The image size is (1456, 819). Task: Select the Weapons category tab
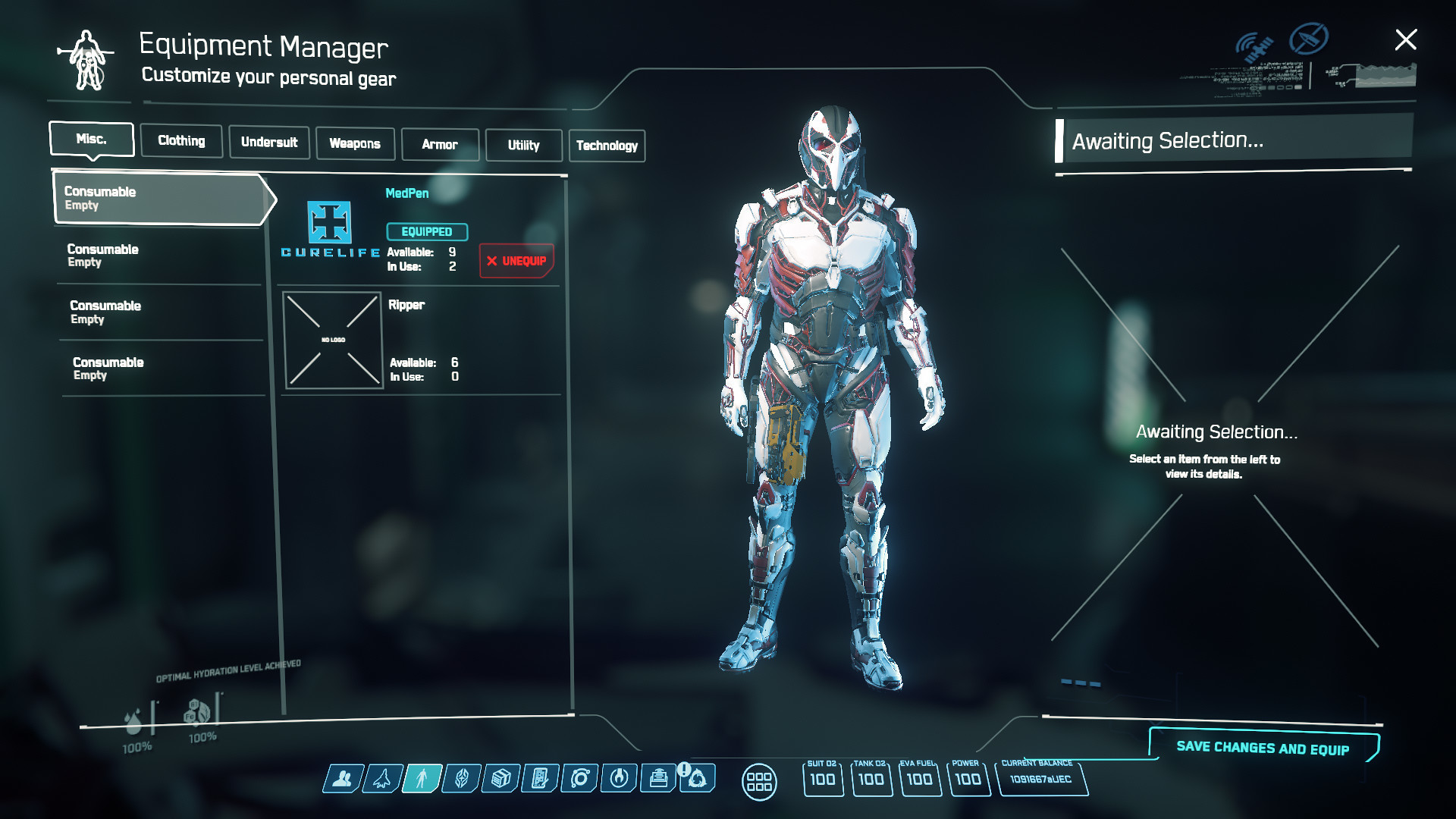355,144
